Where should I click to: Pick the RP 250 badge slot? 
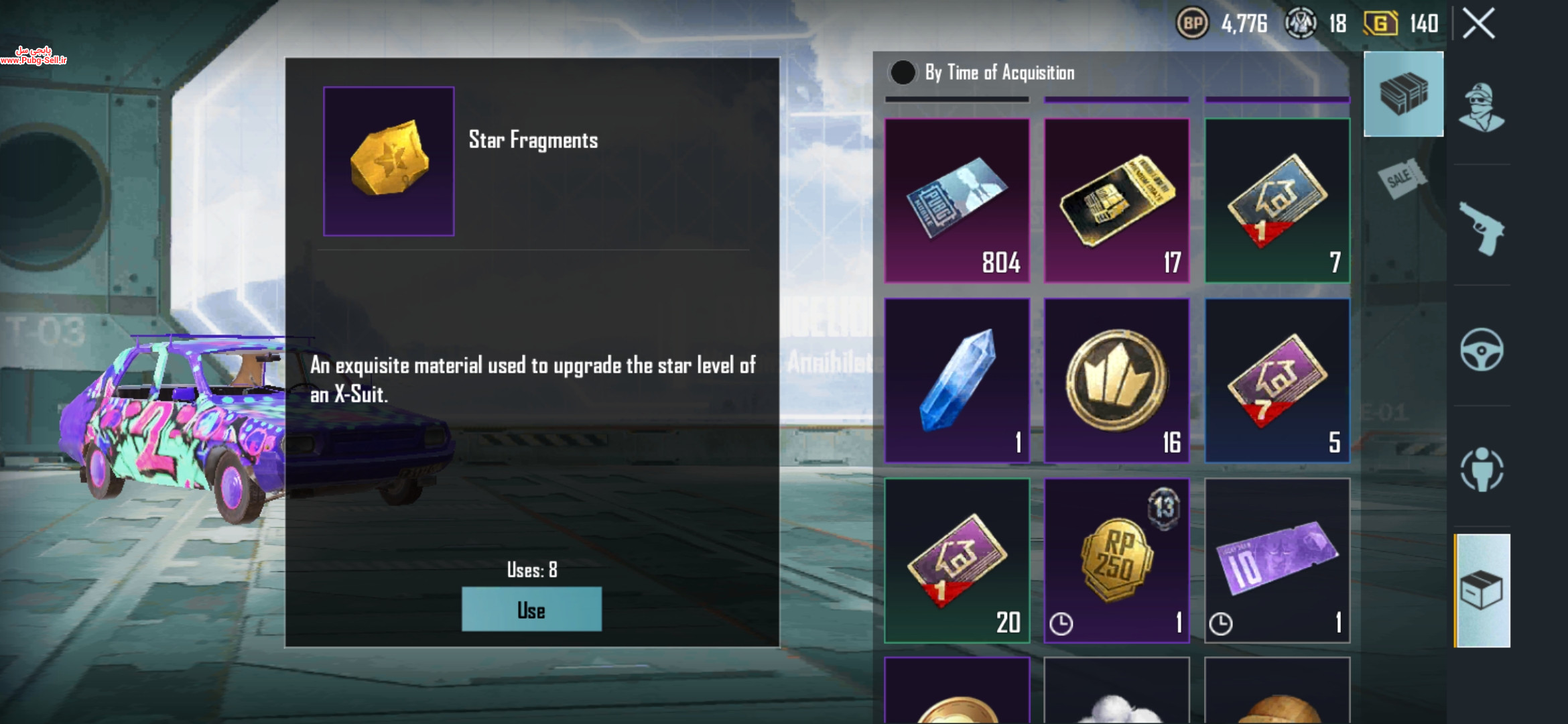pos(1116,560)
